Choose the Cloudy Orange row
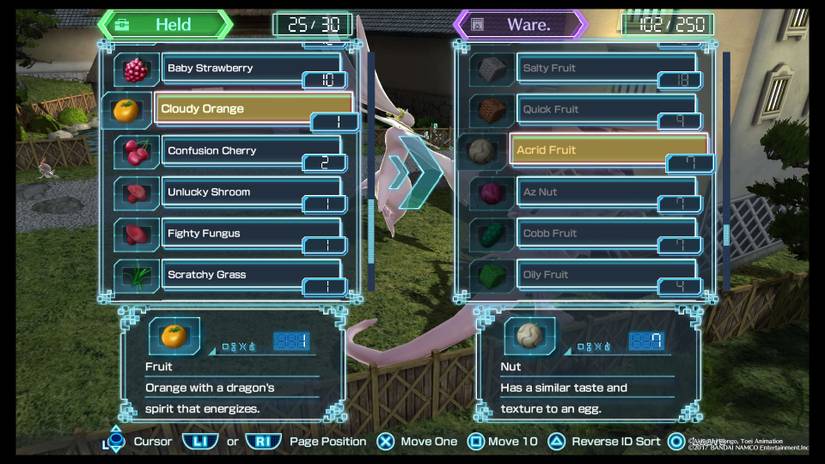The height and width of the screenshot is (464, 825). [253, 109]
